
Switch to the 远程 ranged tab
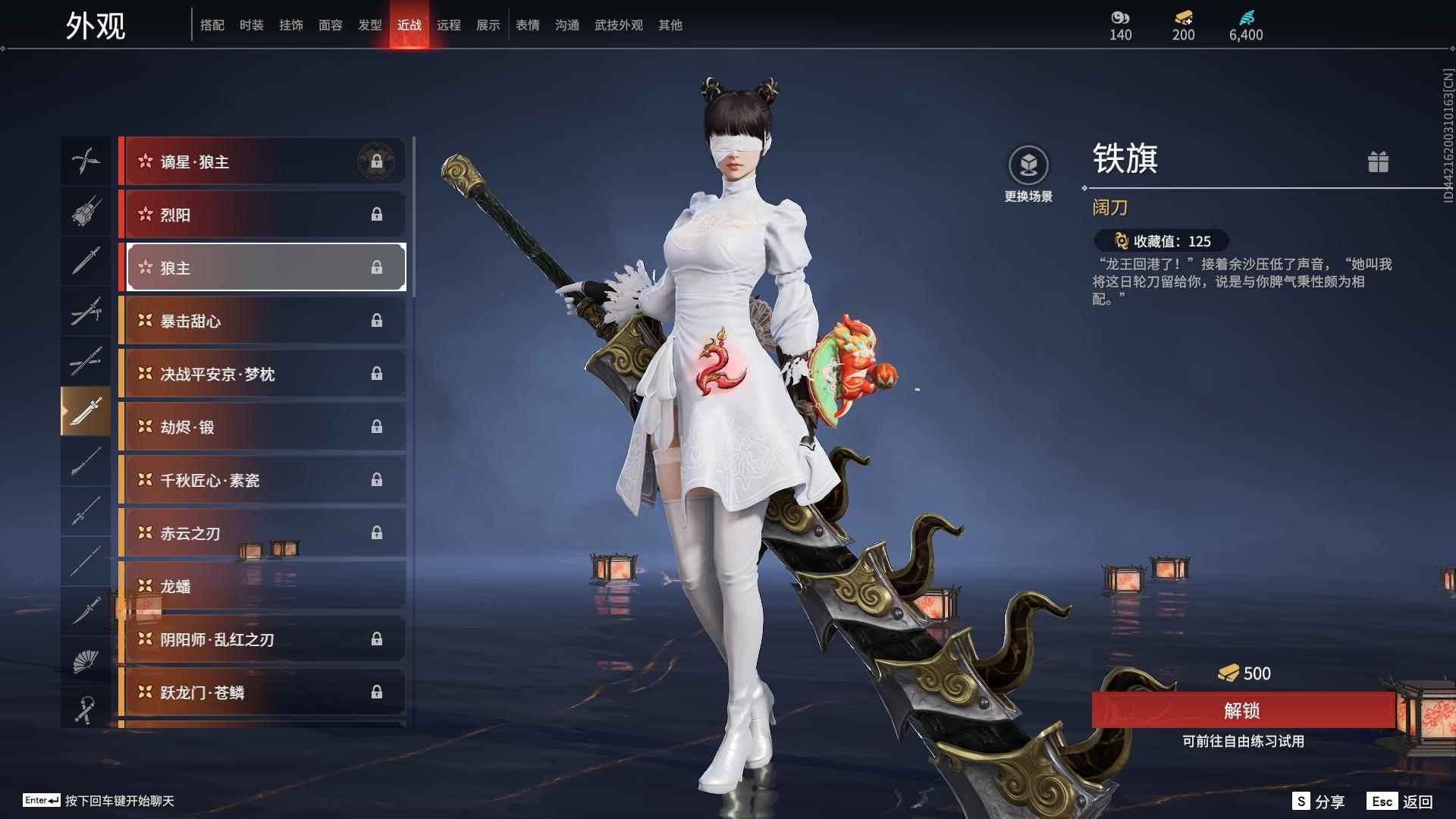[450, 25]
